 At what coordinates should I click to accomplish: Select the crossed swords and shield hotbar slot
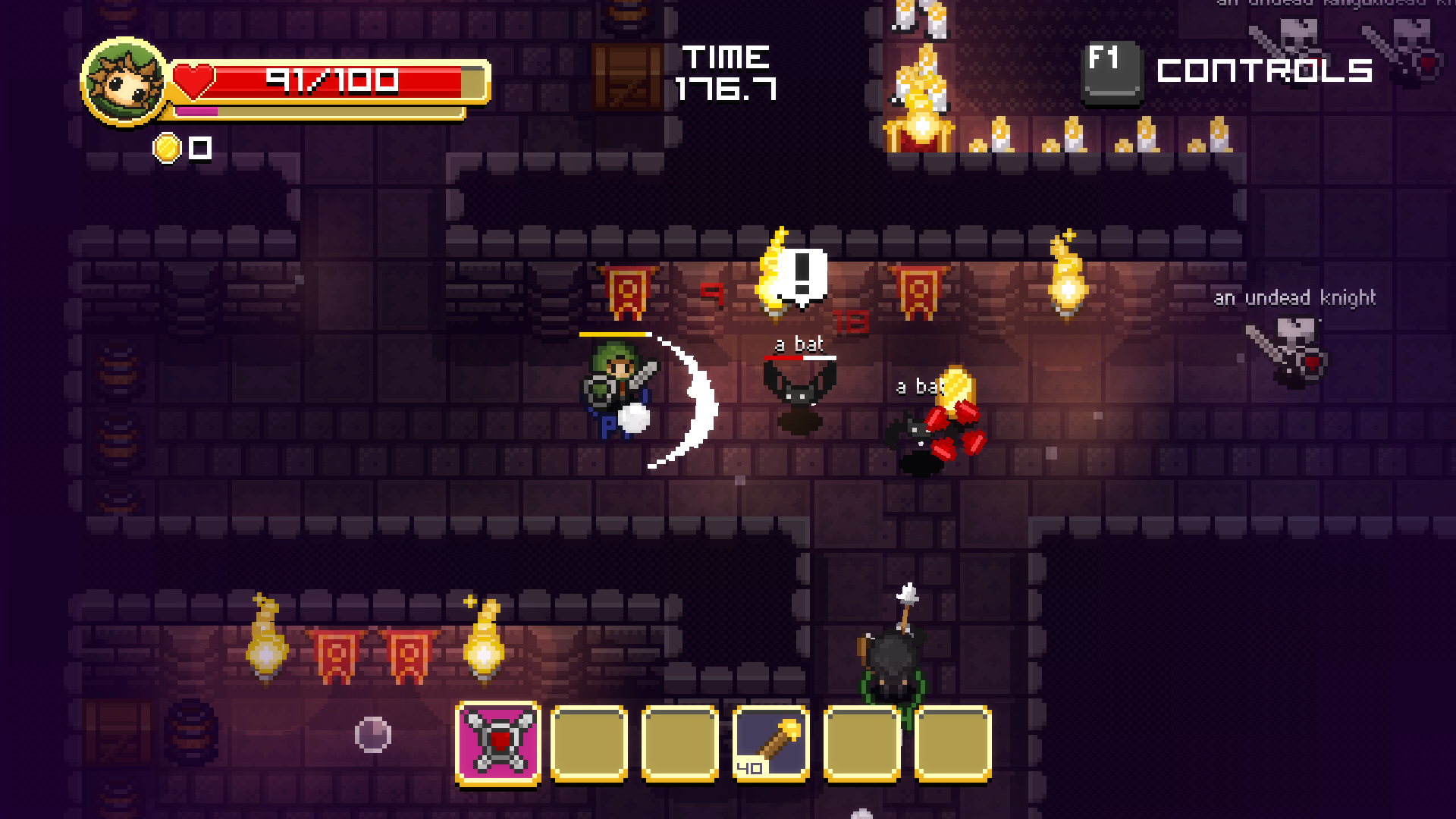coord(498,742)
